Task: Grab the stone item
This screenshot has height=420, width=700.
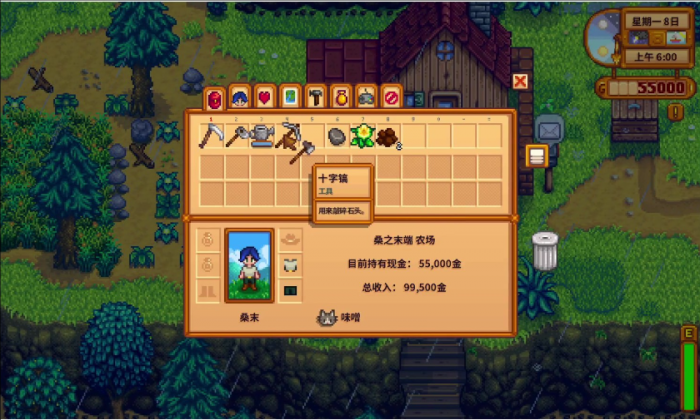Action: 337,136
